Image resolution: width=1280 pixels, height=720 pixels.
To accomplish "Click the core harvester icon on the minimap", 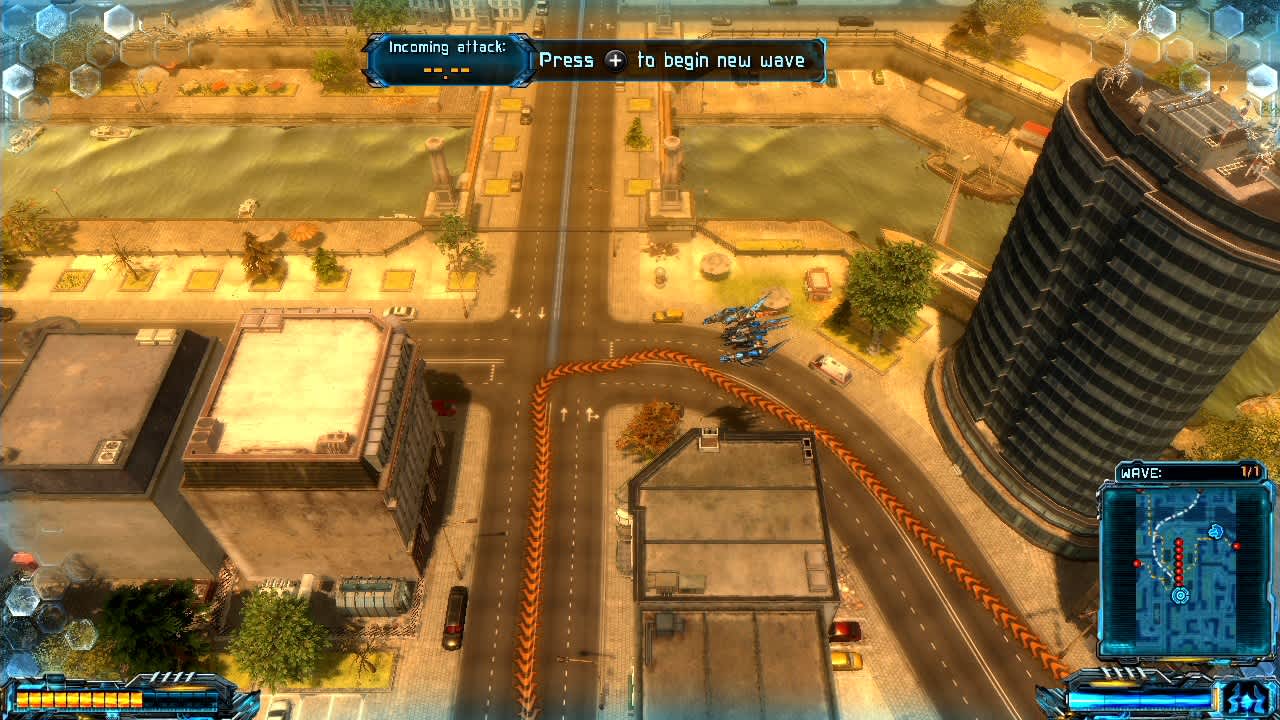I will tap(1180, 594).
